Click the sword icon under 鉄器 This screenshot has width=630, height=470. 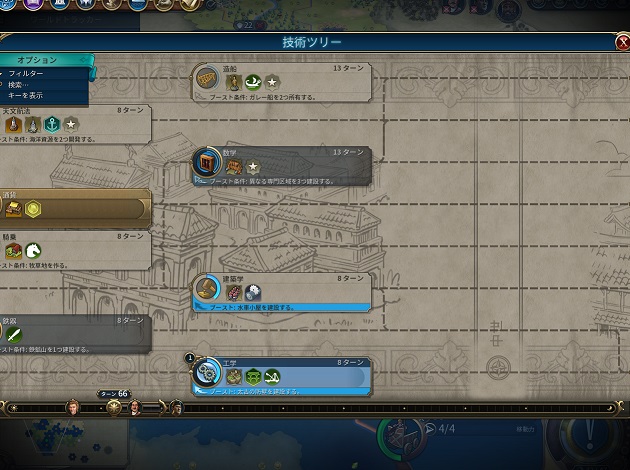[x=14, y=335]
